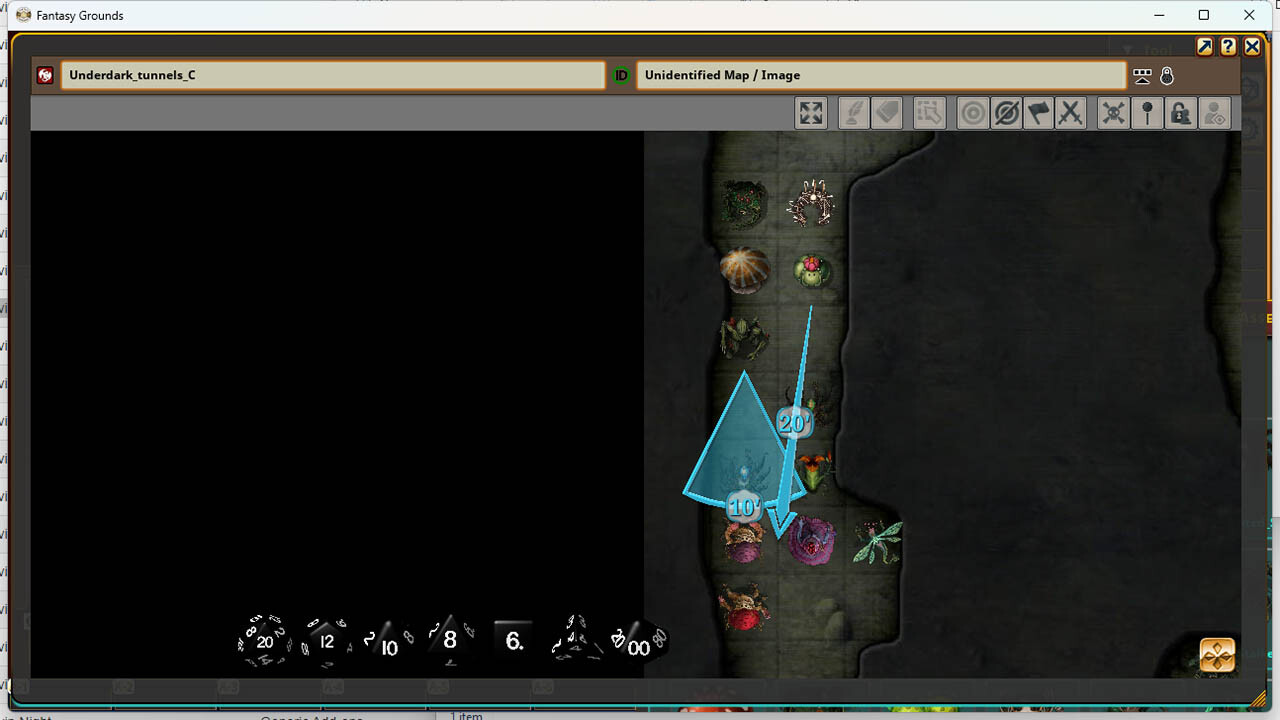Click the green ID identification button
The width and height of the screenshot is (1280, 720).
(x=620, y=75)
